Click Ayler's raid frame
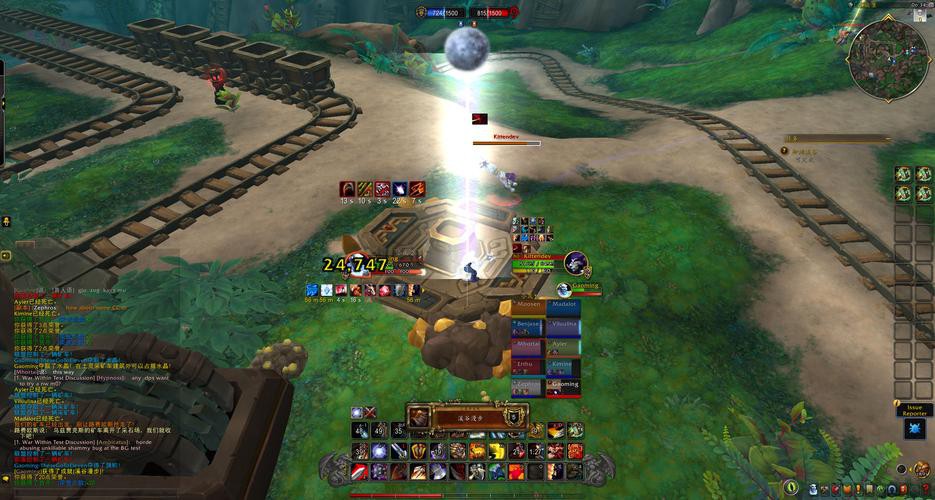Screen dimensions: 935x500 point(564,345)
